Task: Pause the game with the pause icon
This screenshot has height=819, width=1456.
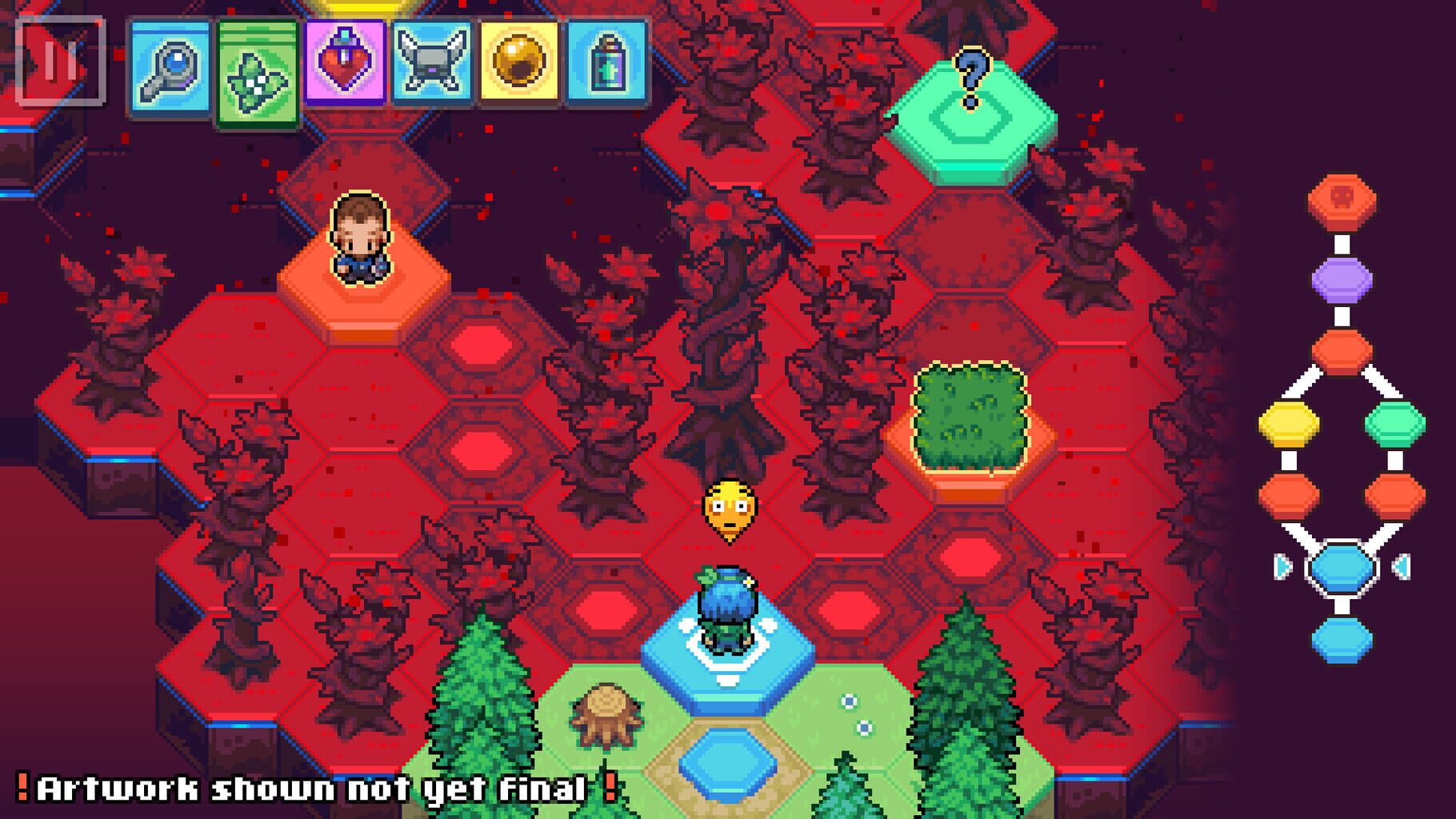Action: click(x=62, y=62)
